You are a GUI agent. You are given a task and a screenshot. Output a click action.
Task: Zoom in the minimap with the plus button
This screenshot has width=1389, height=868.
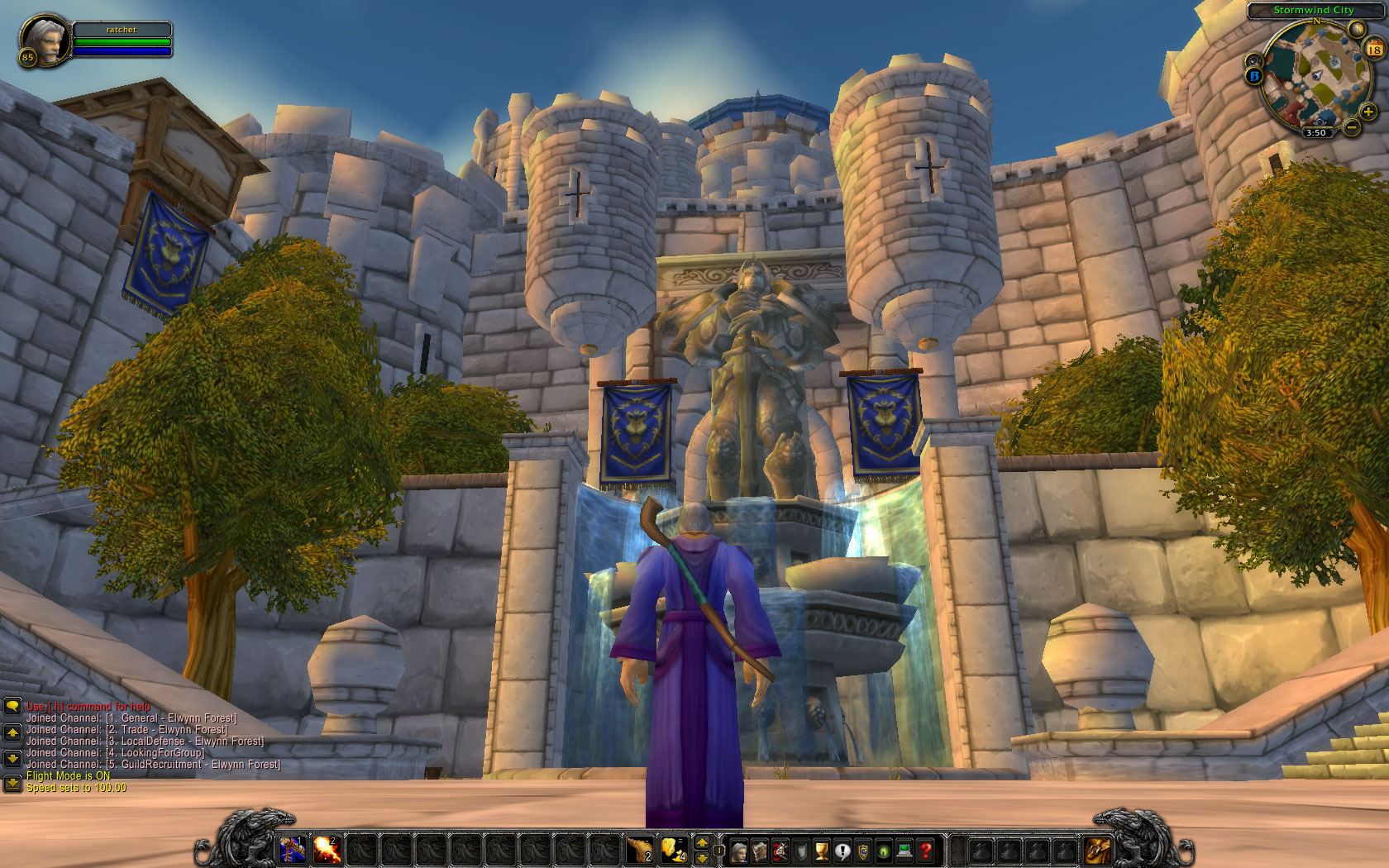point(1368,112)
